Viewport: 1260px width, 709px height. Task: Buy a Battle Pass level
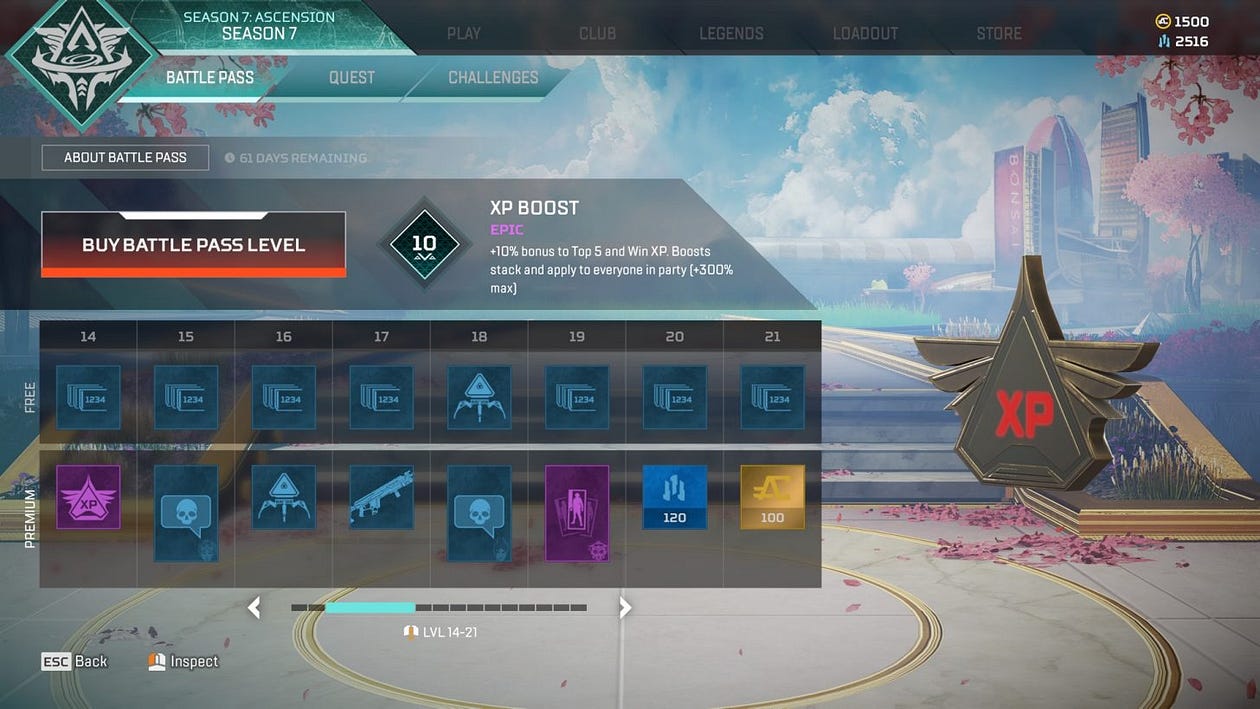click(x=193, y=244)
